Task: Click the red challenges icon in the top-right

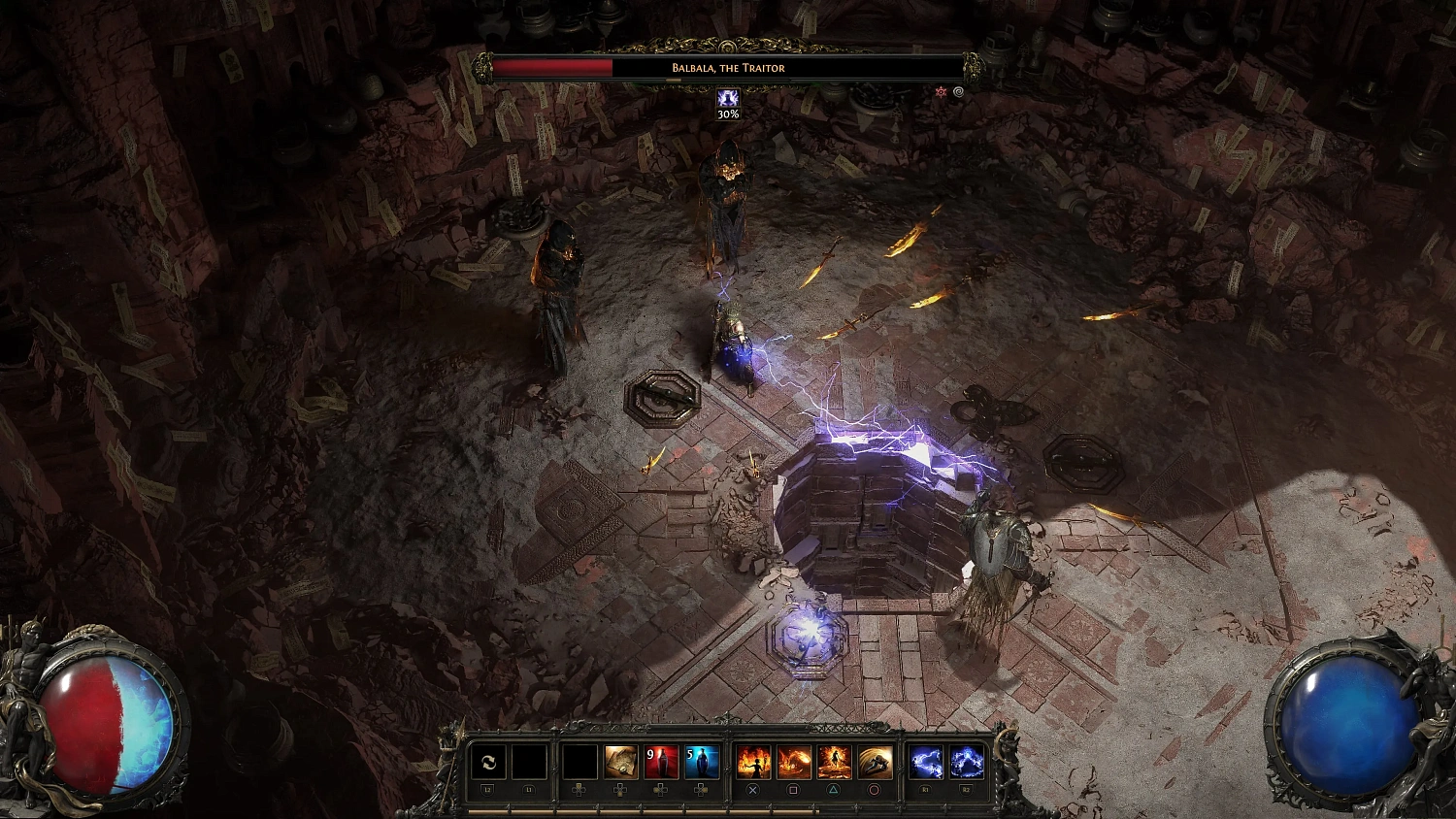Action: point(941,91)
